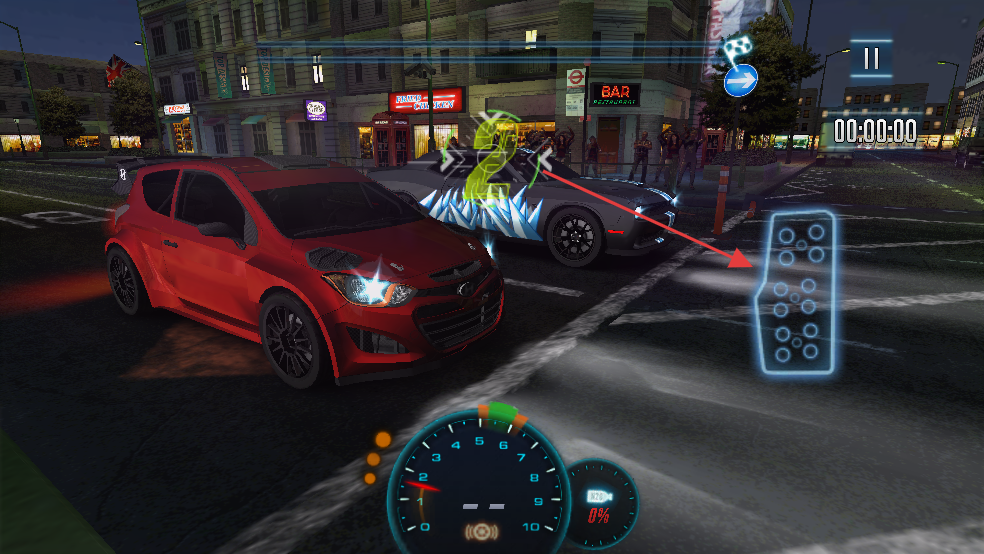This screenshot has height=554, width=984.
Task: Pause the race
Action: pyautogui.click(x=871, y=58)
